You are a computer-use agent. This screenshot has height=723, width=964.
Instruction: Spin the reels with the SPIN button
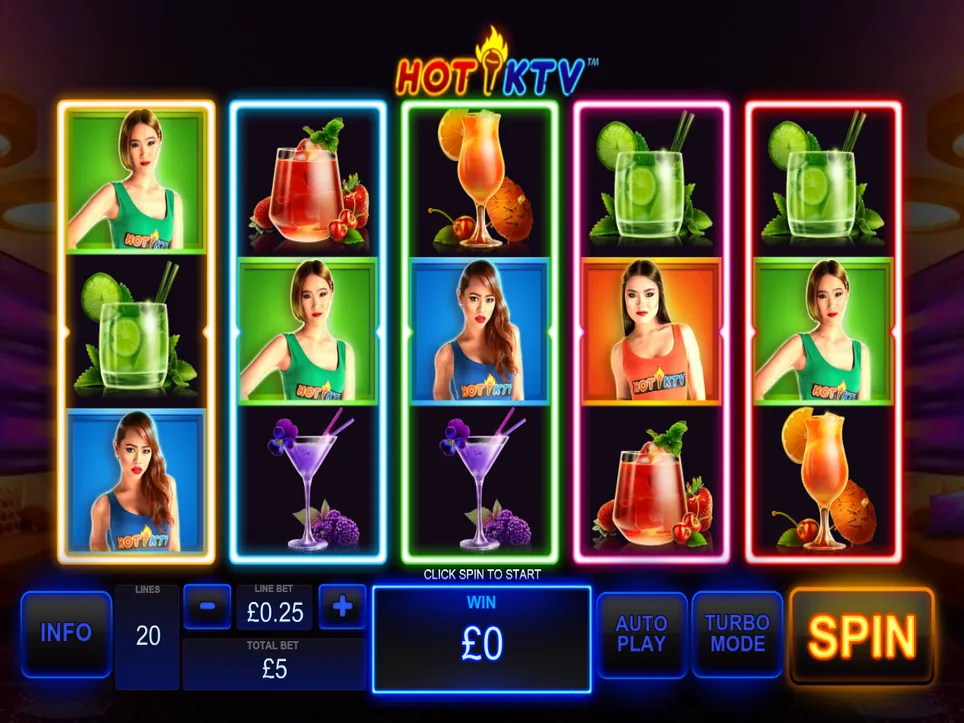pyautogui.click(x=861, y=636)
